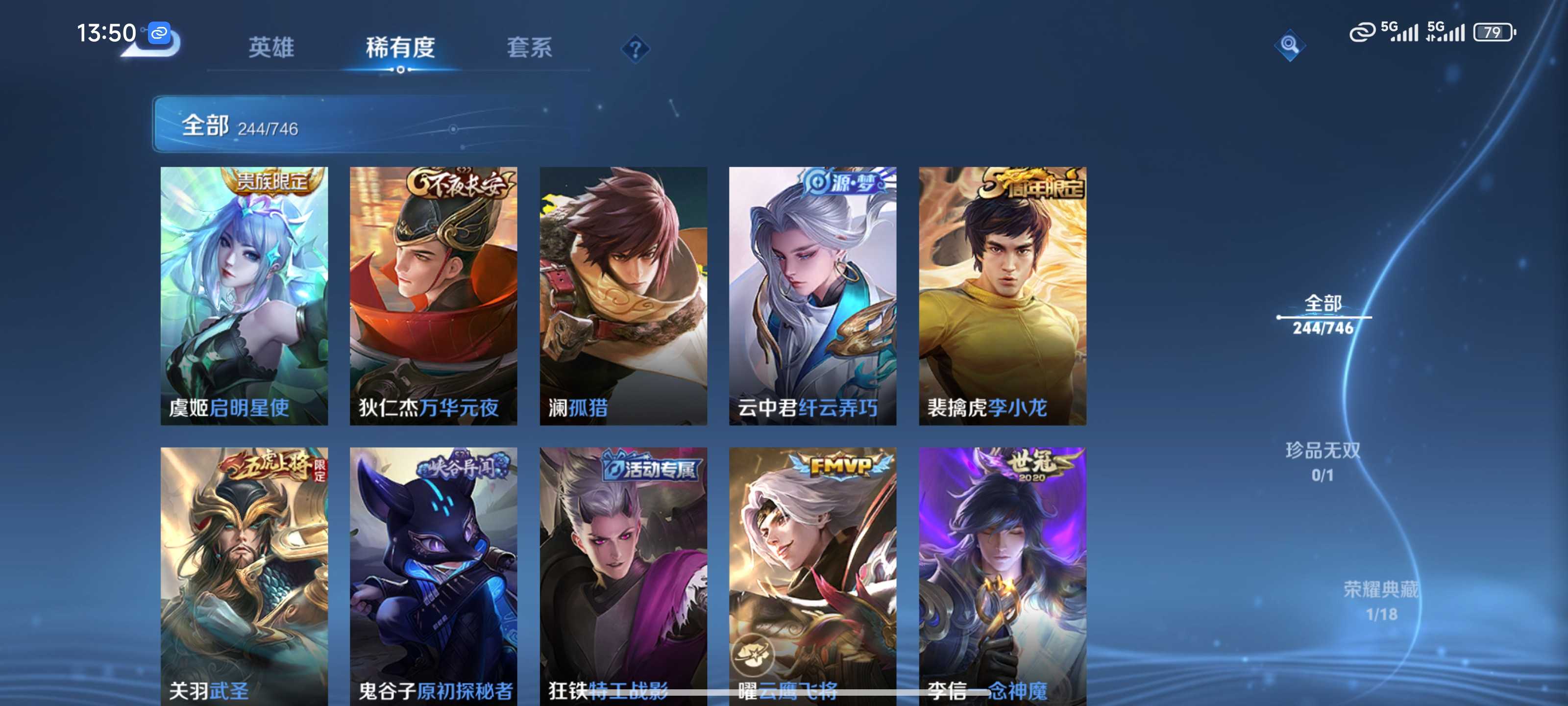Select the 裴擒虎 李小龙 skin card
This screenshot has width=1568, height=706.
(x=1003, y=296)
